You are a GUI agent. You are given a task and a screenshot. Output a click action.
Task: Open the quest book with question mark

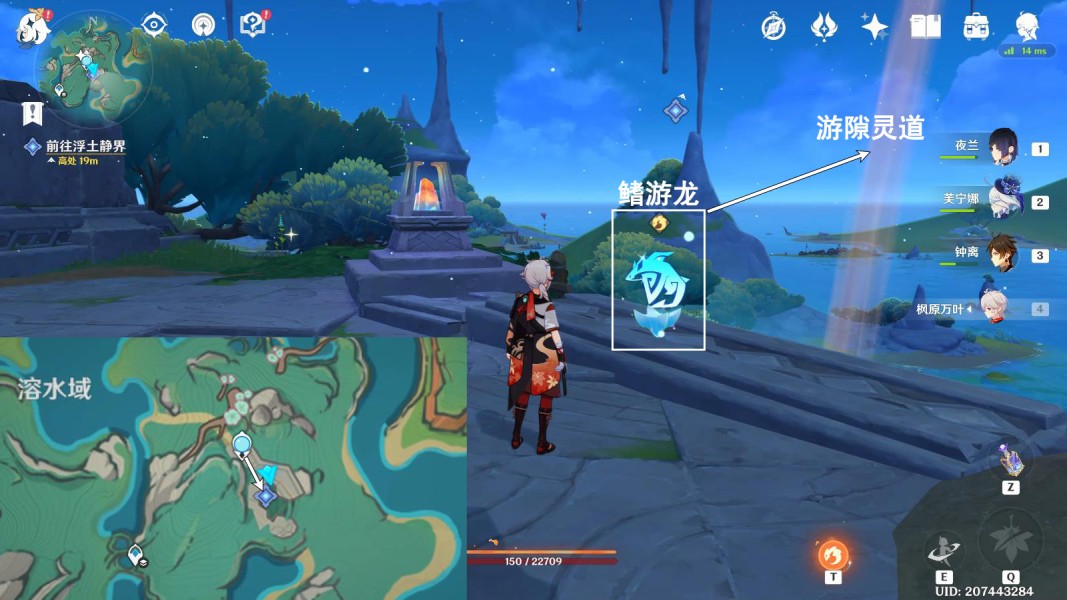(x=254, y=25)
